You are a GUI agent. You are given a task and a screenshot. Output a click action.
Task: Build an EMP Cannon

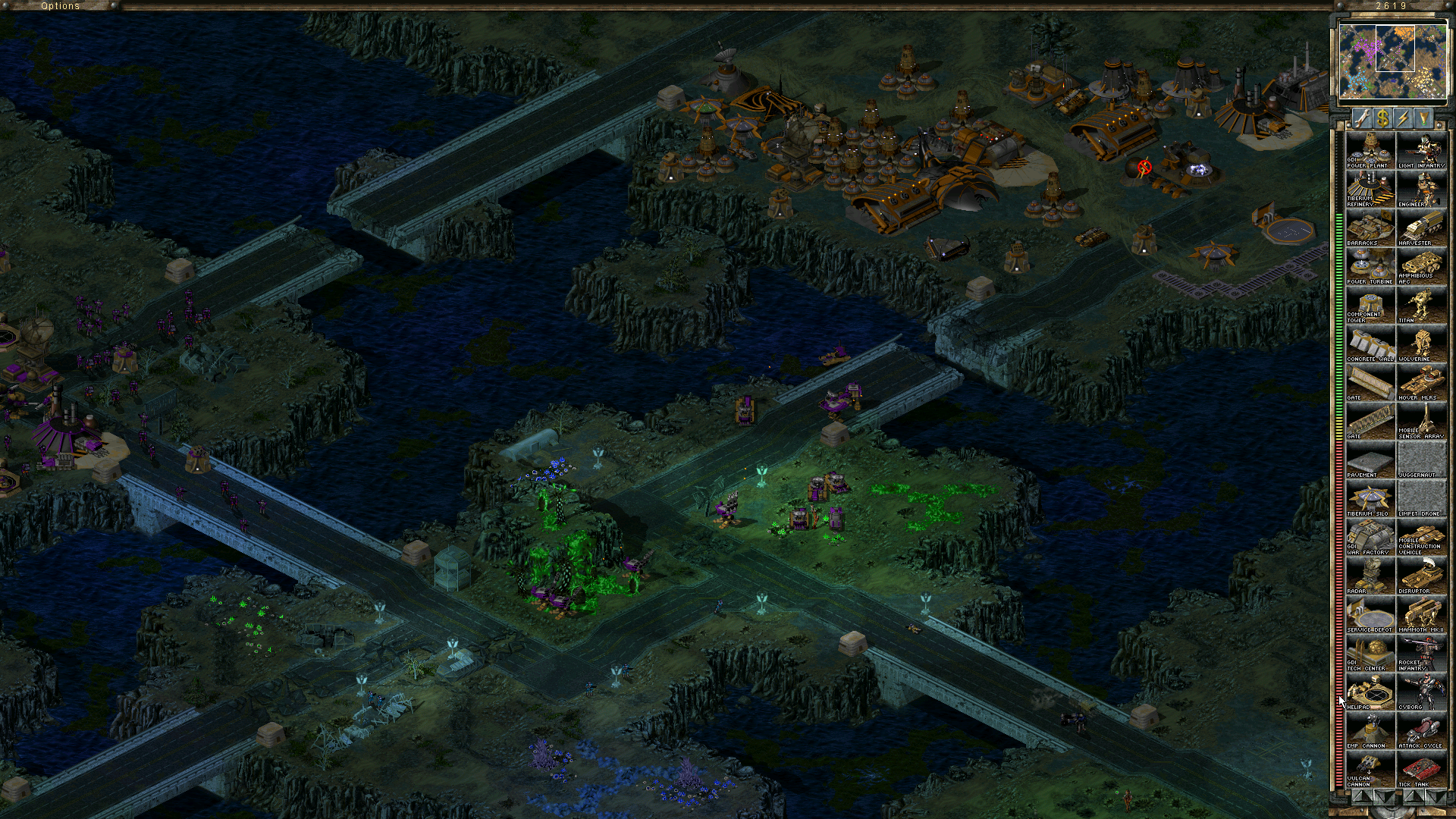[1370, 730]
